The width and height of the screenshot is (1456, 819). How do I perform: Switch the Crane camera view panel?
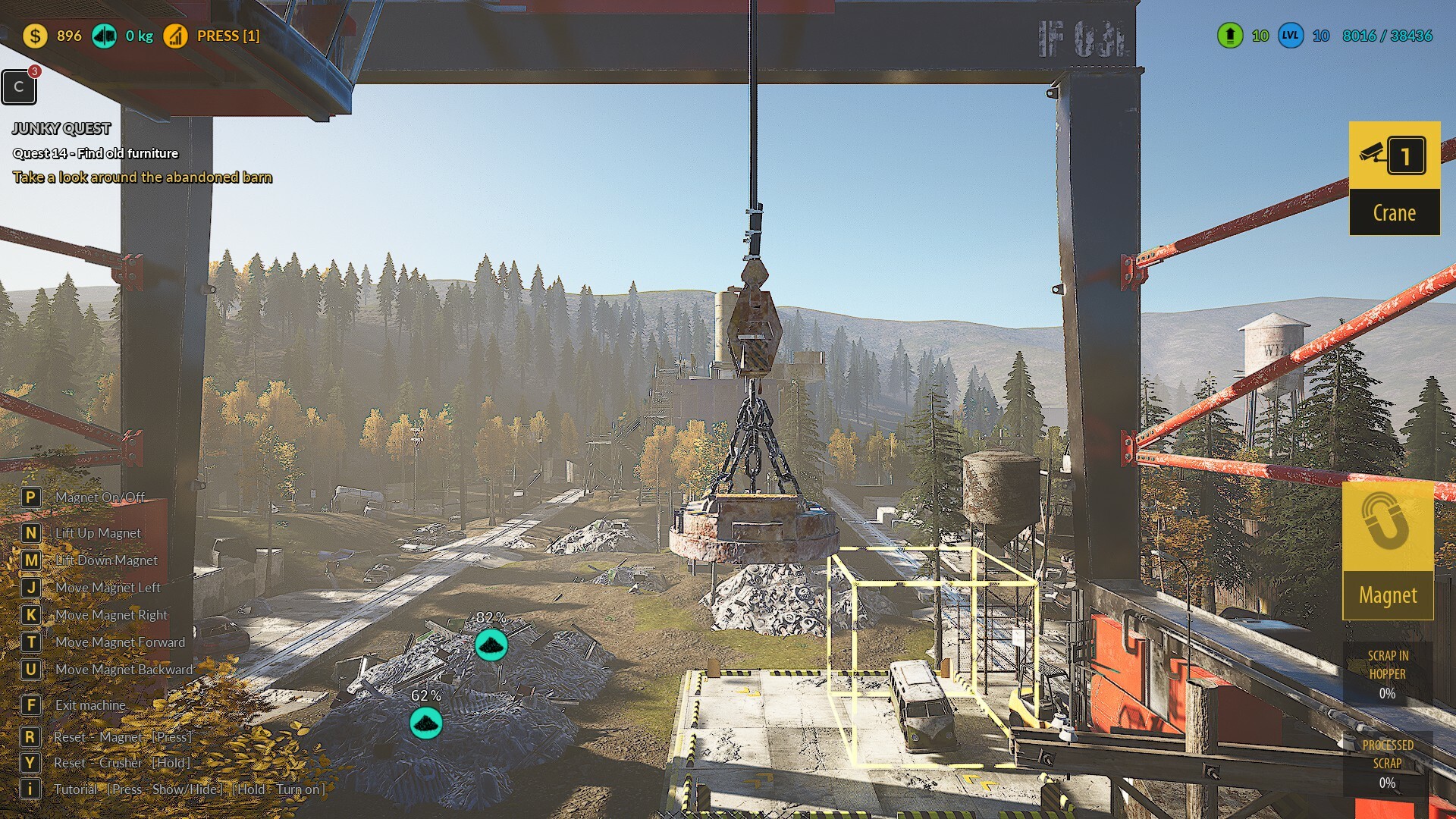[1394, 178]
